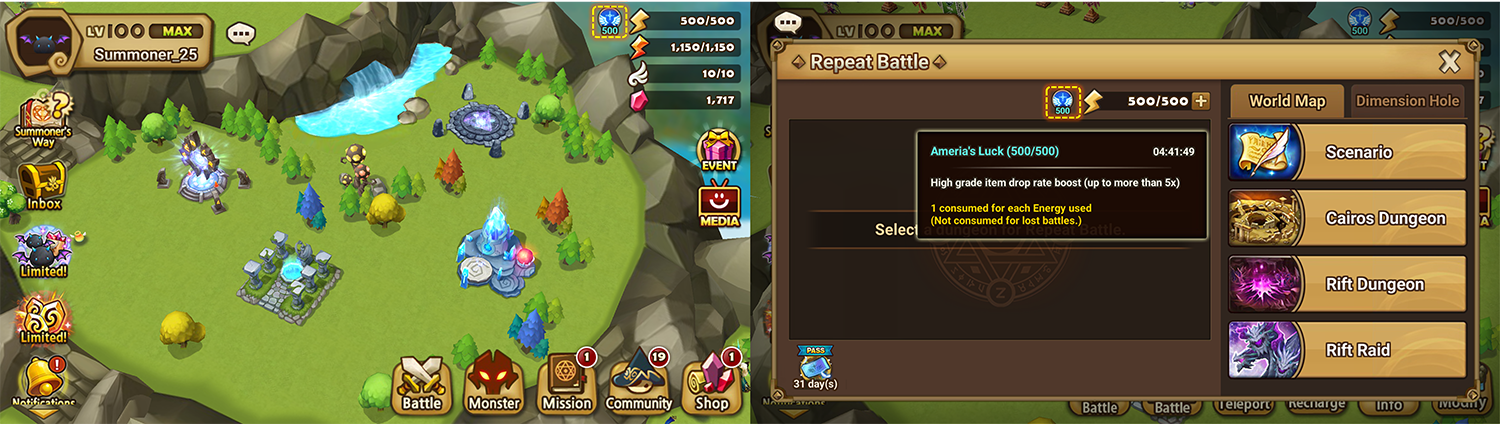The height and width of the screenshot is (424, 1500).
Task: Select Rift Dungeon entry
Action: 1346,284
